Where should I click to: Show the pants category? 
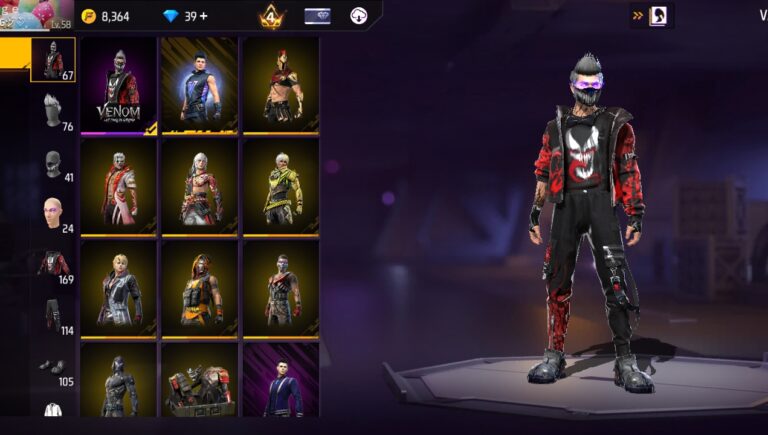coord(53,316)
